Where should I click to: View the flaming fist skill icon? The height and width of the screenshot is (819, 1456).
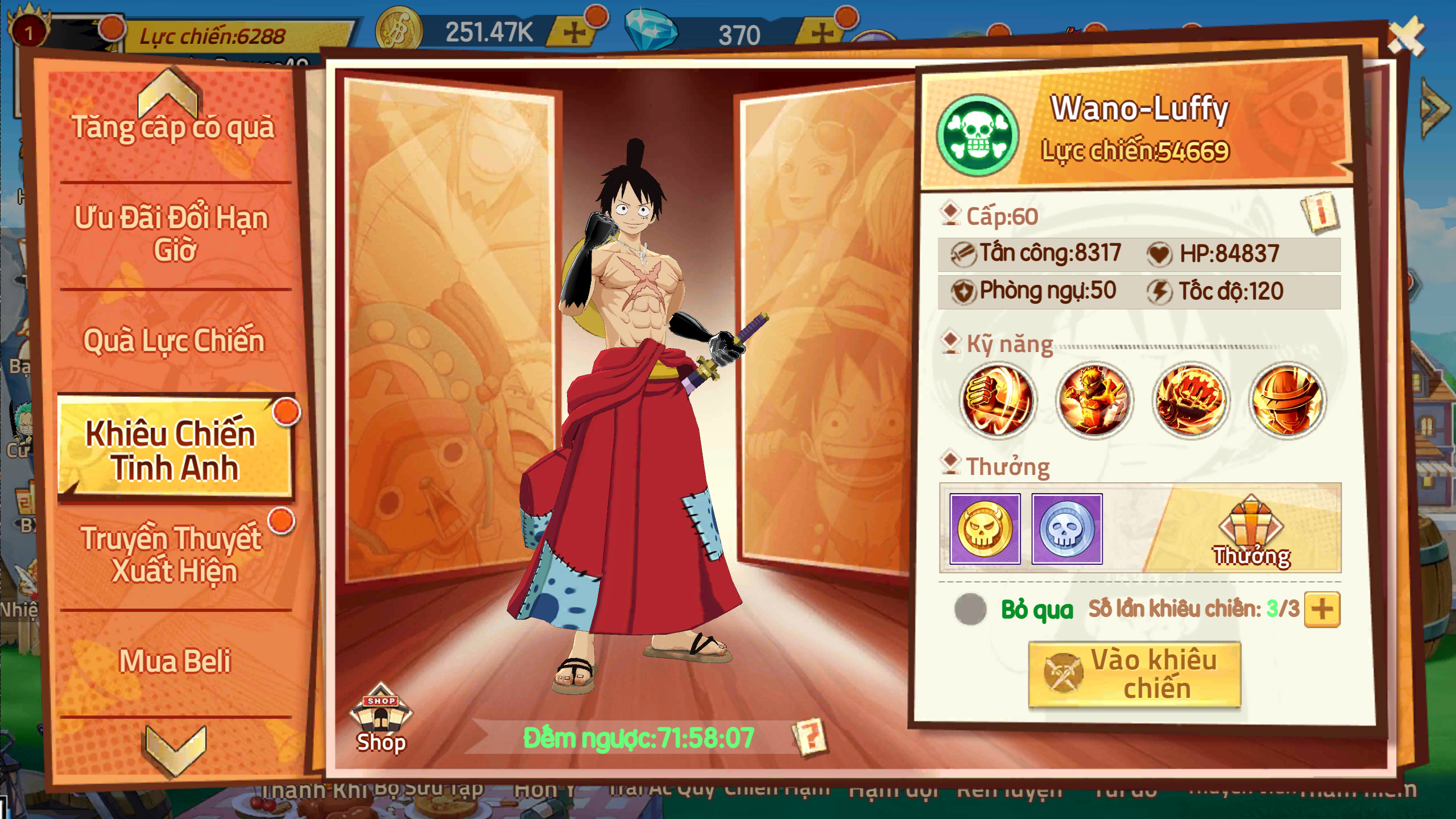tap(998, 400)
